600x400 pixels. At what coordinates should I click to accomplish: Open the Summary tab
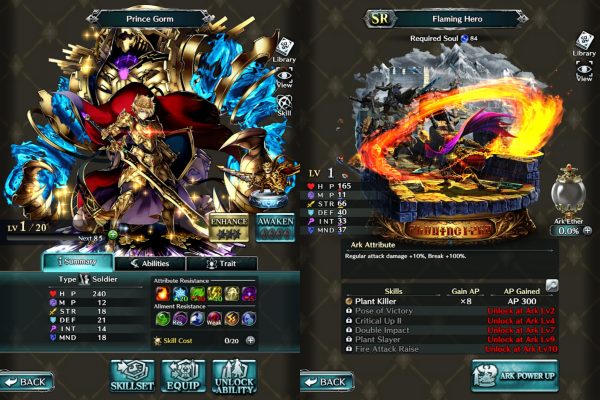75,263
